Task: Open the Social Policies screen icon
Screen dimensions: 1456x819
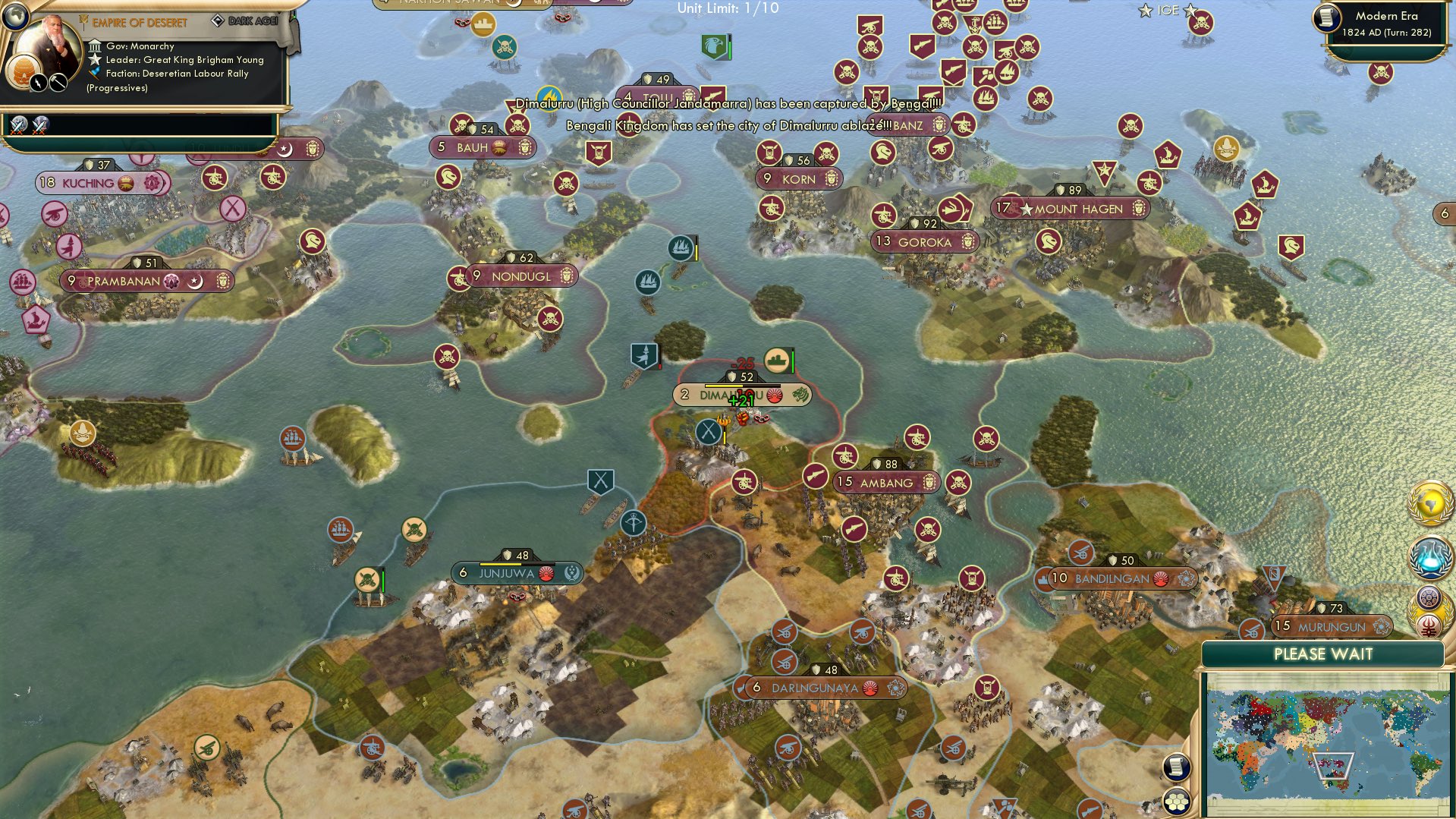Action: click(1429, 597)
